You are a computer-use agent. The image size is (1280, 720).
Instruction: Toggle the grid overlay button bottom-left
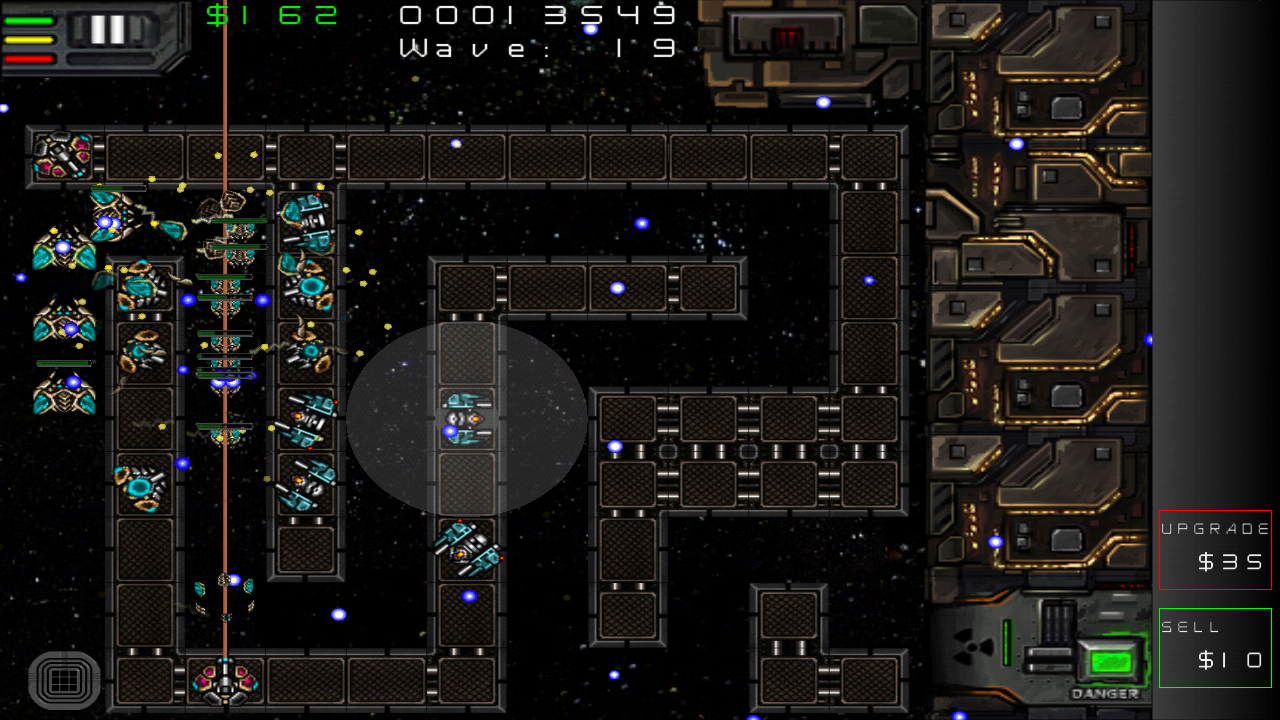pos(62,681)
